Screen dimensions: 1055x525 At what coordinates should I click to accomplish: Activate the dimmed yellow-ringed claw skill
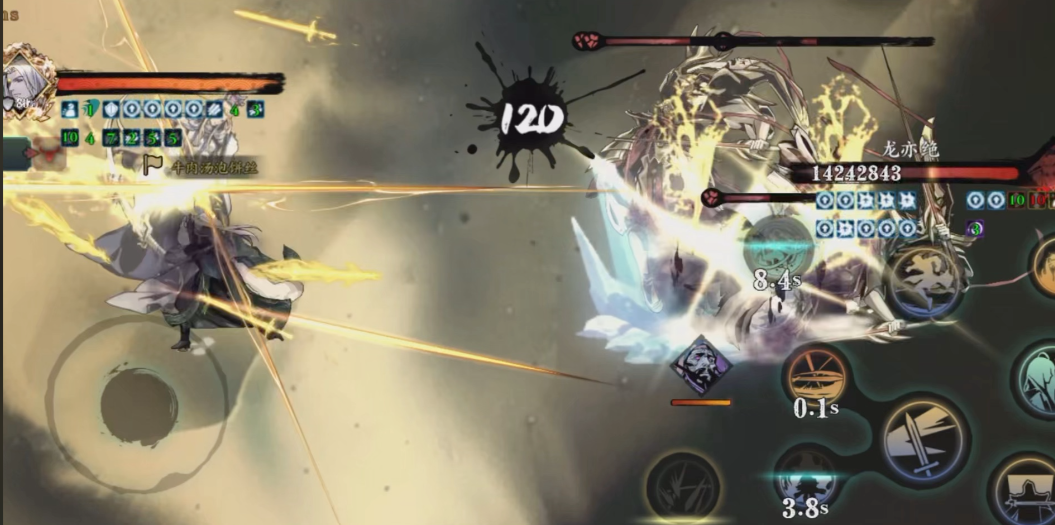point(683,487)
